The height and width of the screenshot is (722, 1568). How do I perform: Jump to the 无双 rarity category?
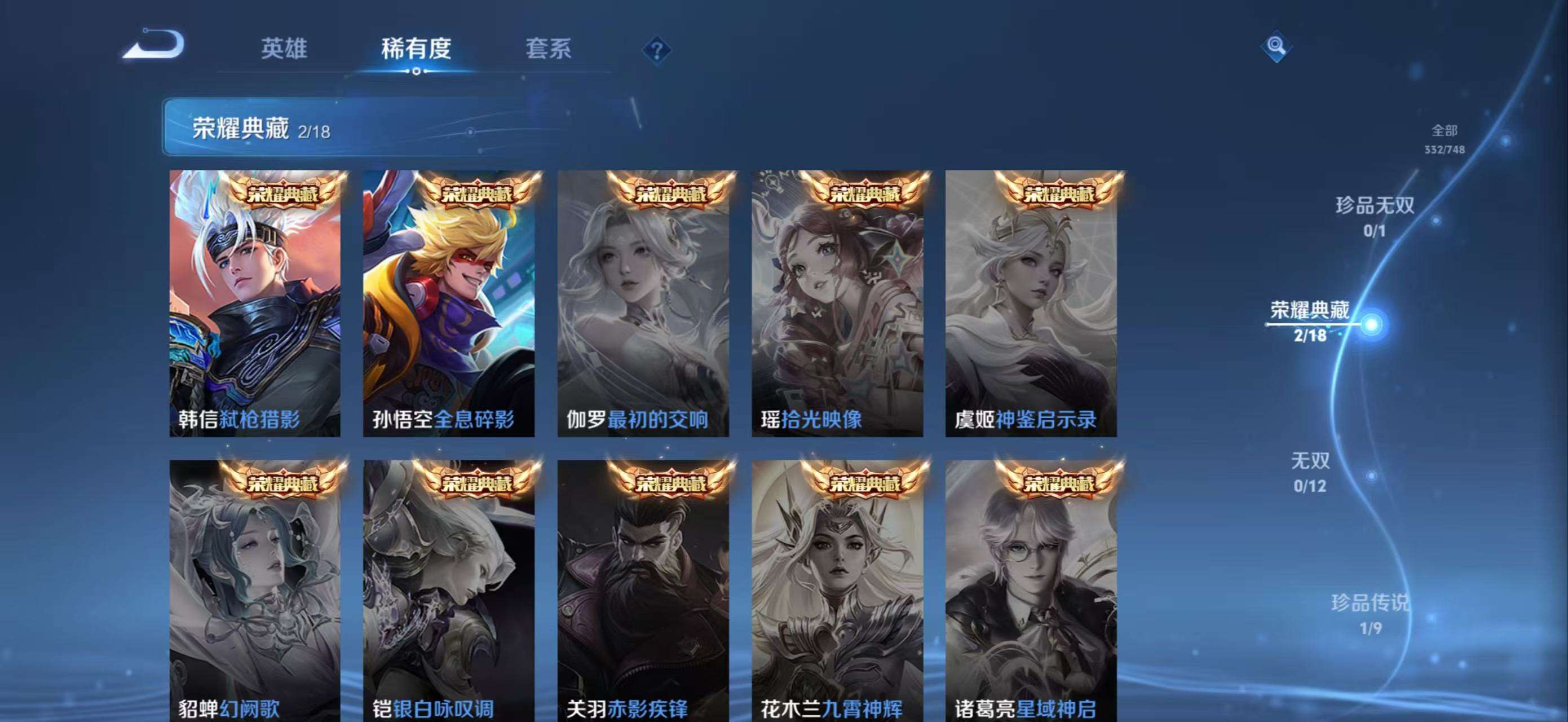(x=1310, y=470)
